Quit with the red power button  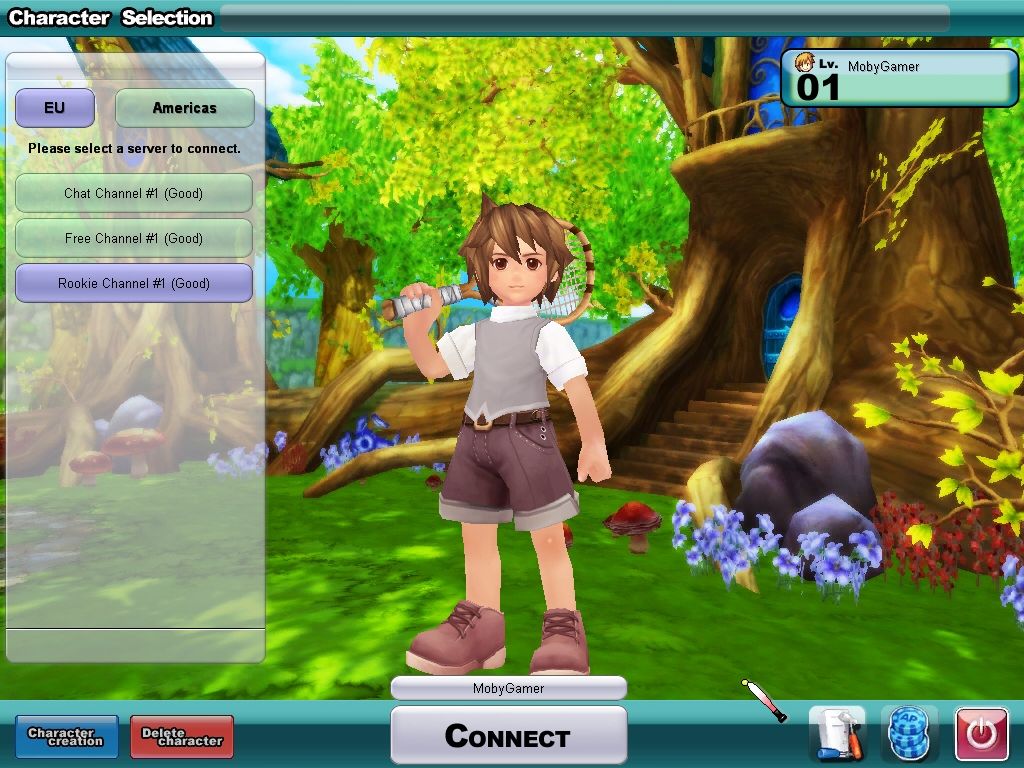[981, 735]
